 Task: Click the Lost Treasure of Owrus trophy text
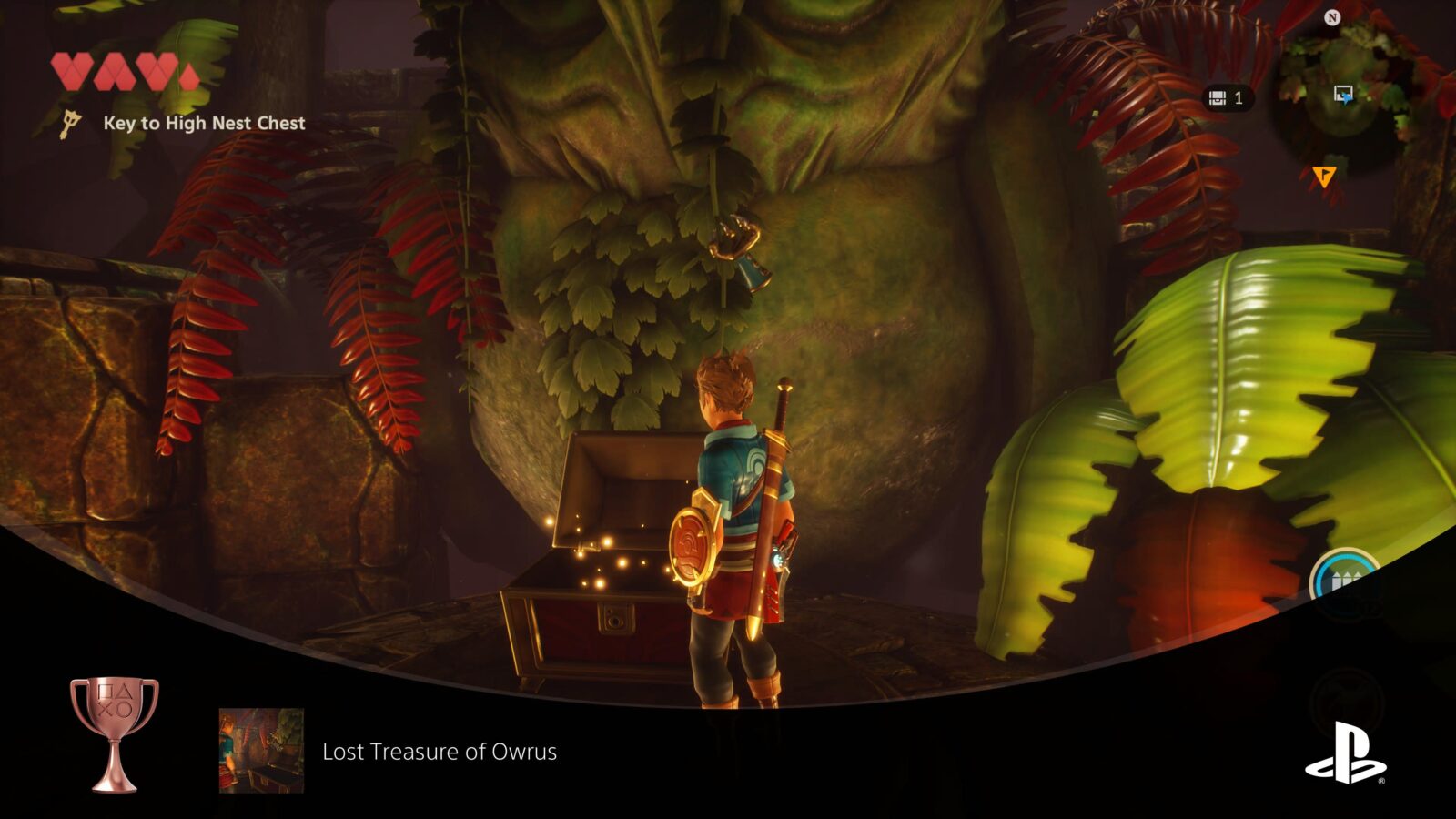pyautogui.click(x=440, y=753)
